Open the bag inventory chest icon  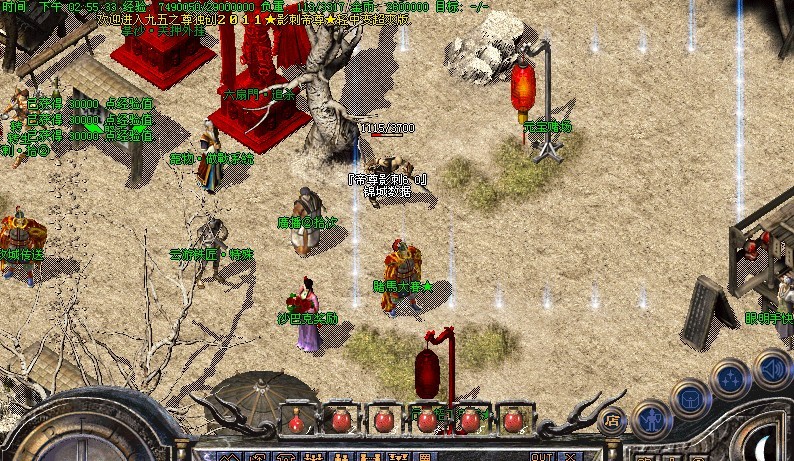pos(691,398)
